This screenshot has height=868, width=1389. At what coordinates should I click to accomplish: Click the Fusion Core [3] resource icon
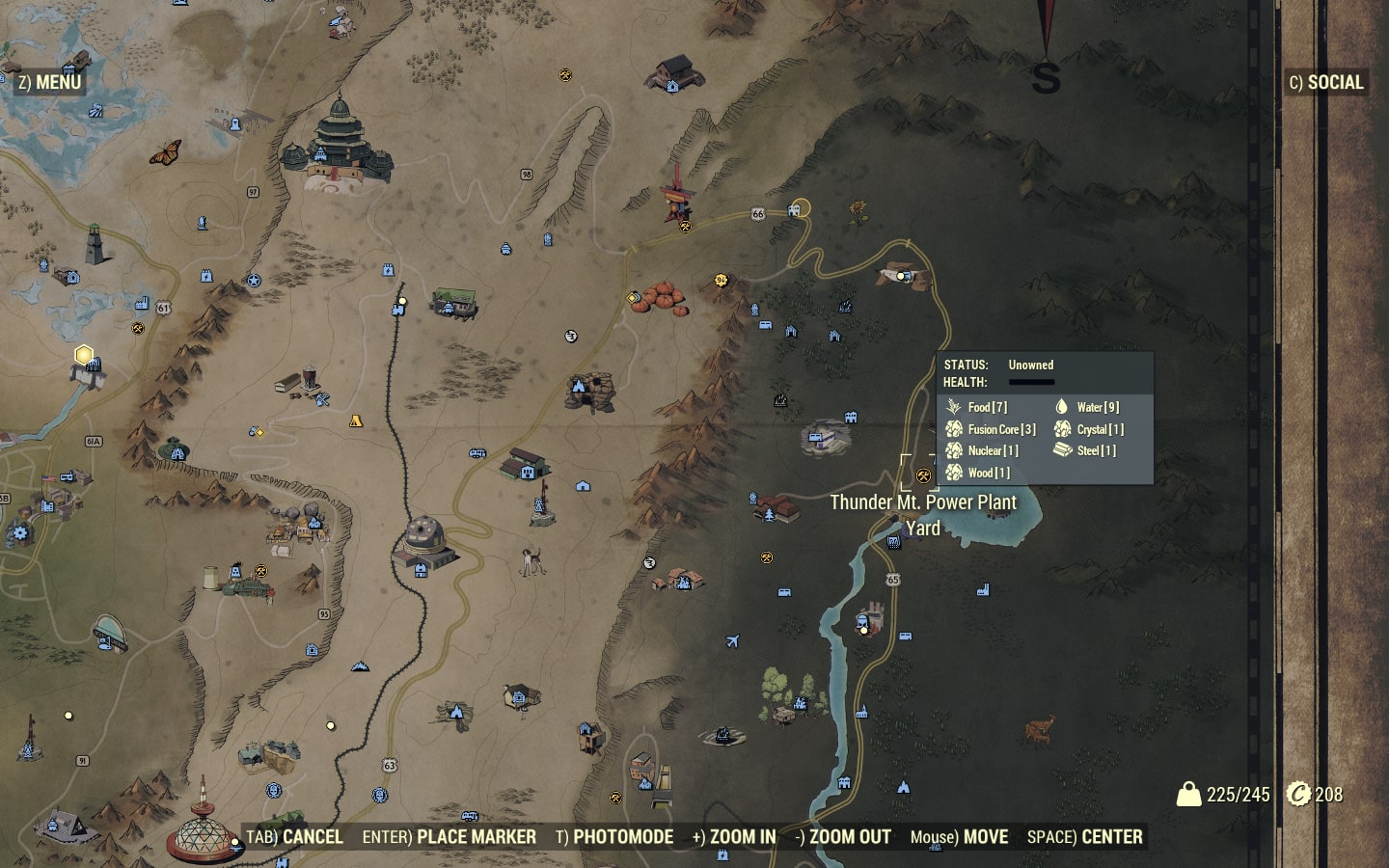955,429
